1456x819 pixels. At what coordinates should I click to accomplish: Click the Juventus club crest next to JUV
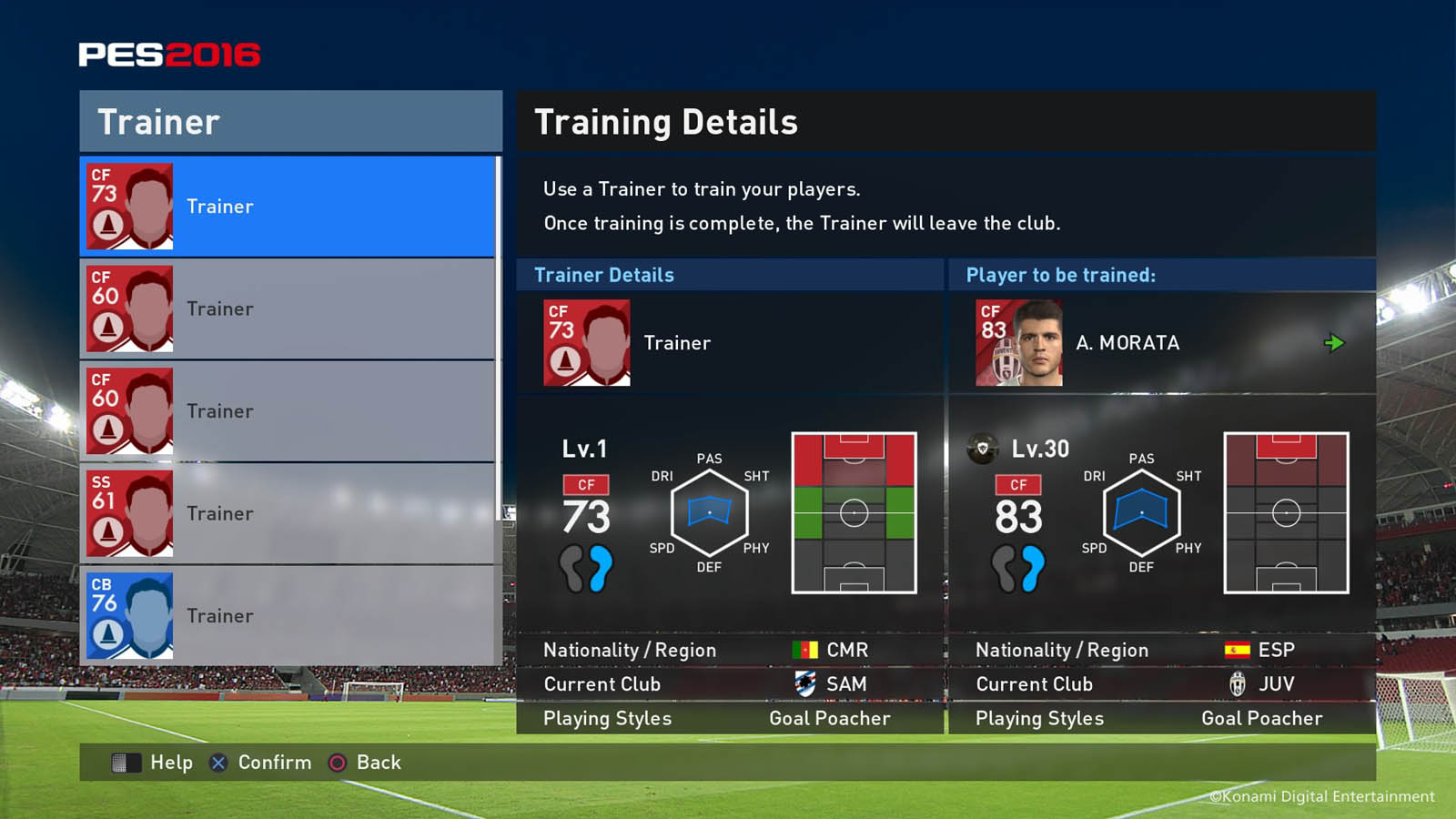(1239, 683)
